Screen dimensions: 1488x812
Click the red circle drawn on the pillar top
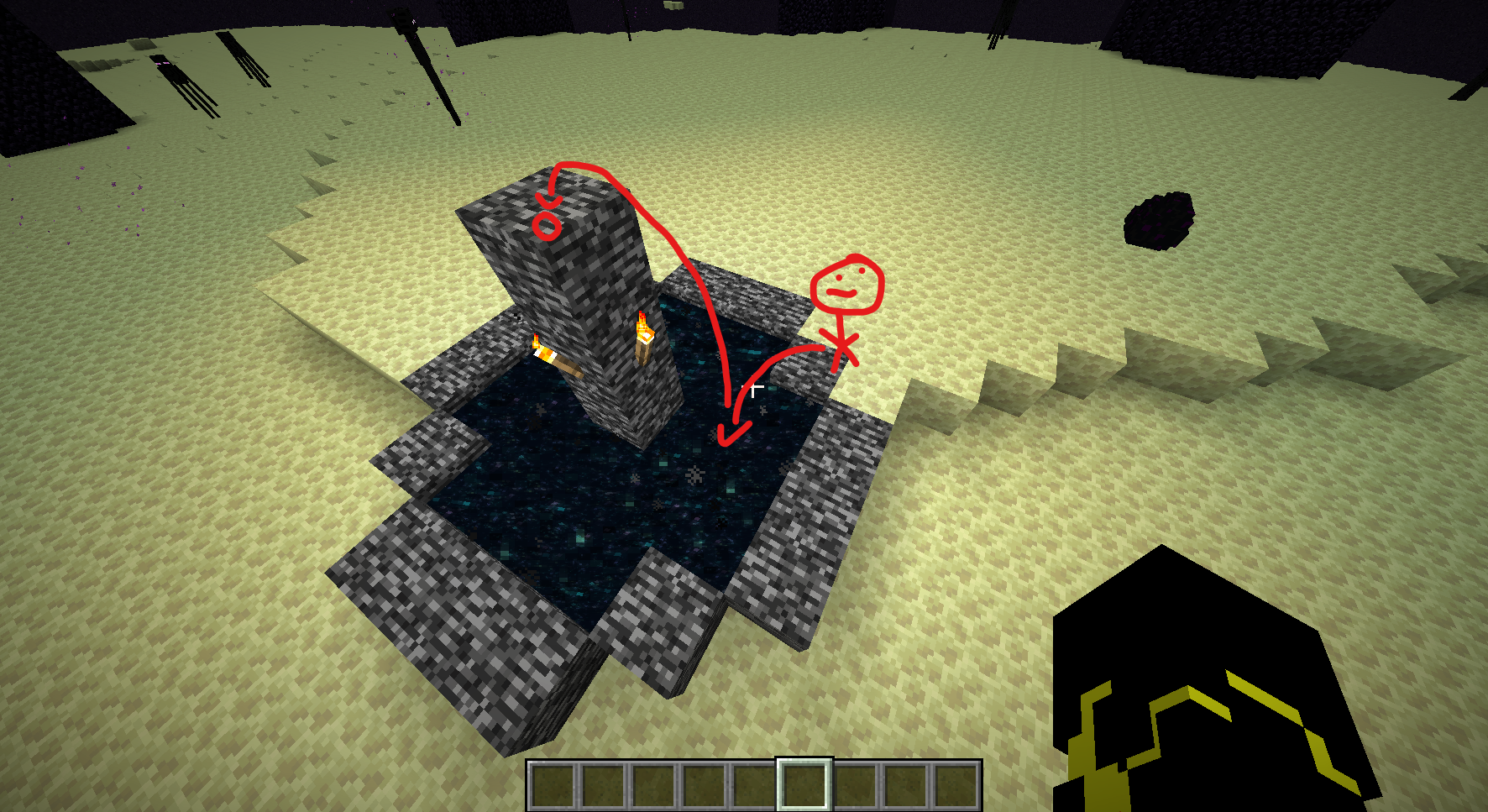point(546,227)
